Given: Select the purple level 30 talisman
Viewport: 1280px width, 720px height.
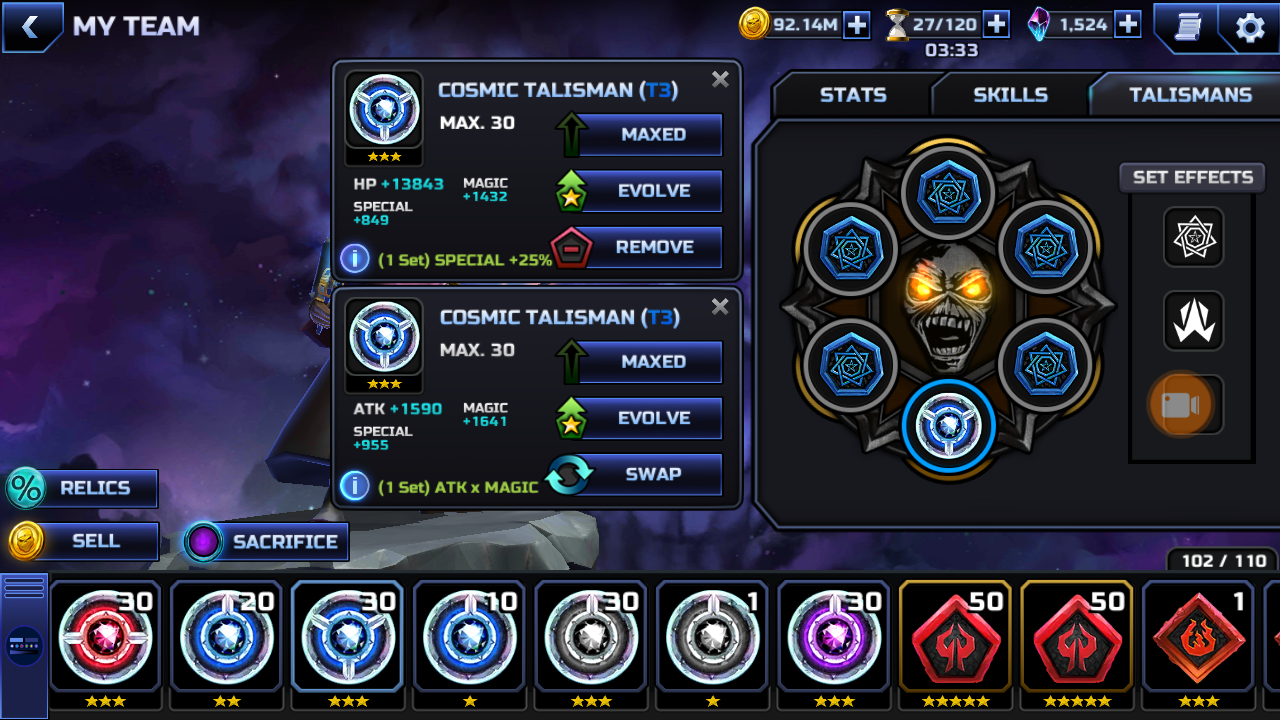Looking at the screenshot, I should point(833,635).
